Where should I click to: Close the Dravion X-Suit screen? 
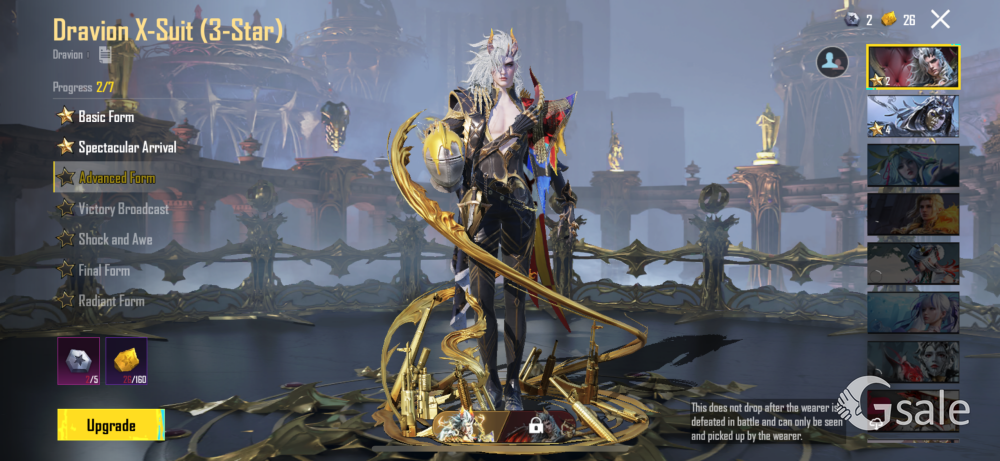pyautogui.click(x=940, y=19)
